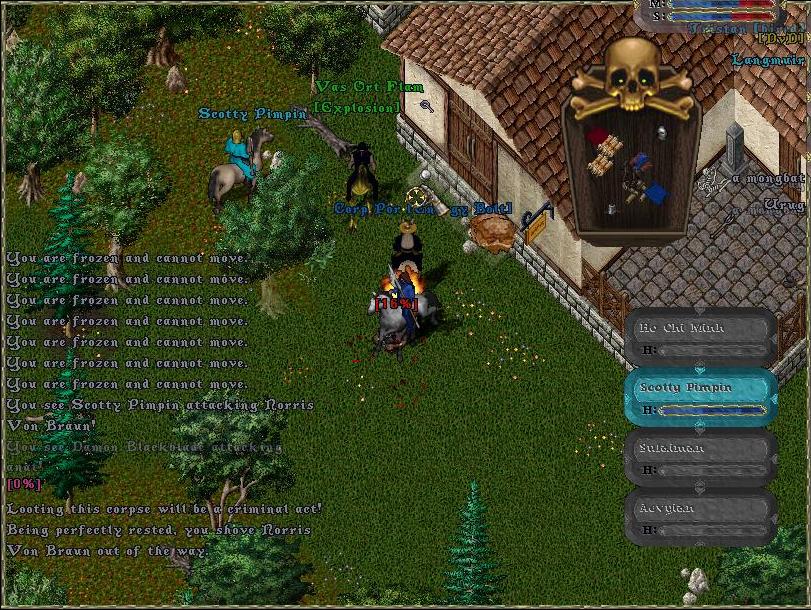Select Aevyian's health bar panel
This screenshot has width=811, height=610.
click(x=700, y=518)
